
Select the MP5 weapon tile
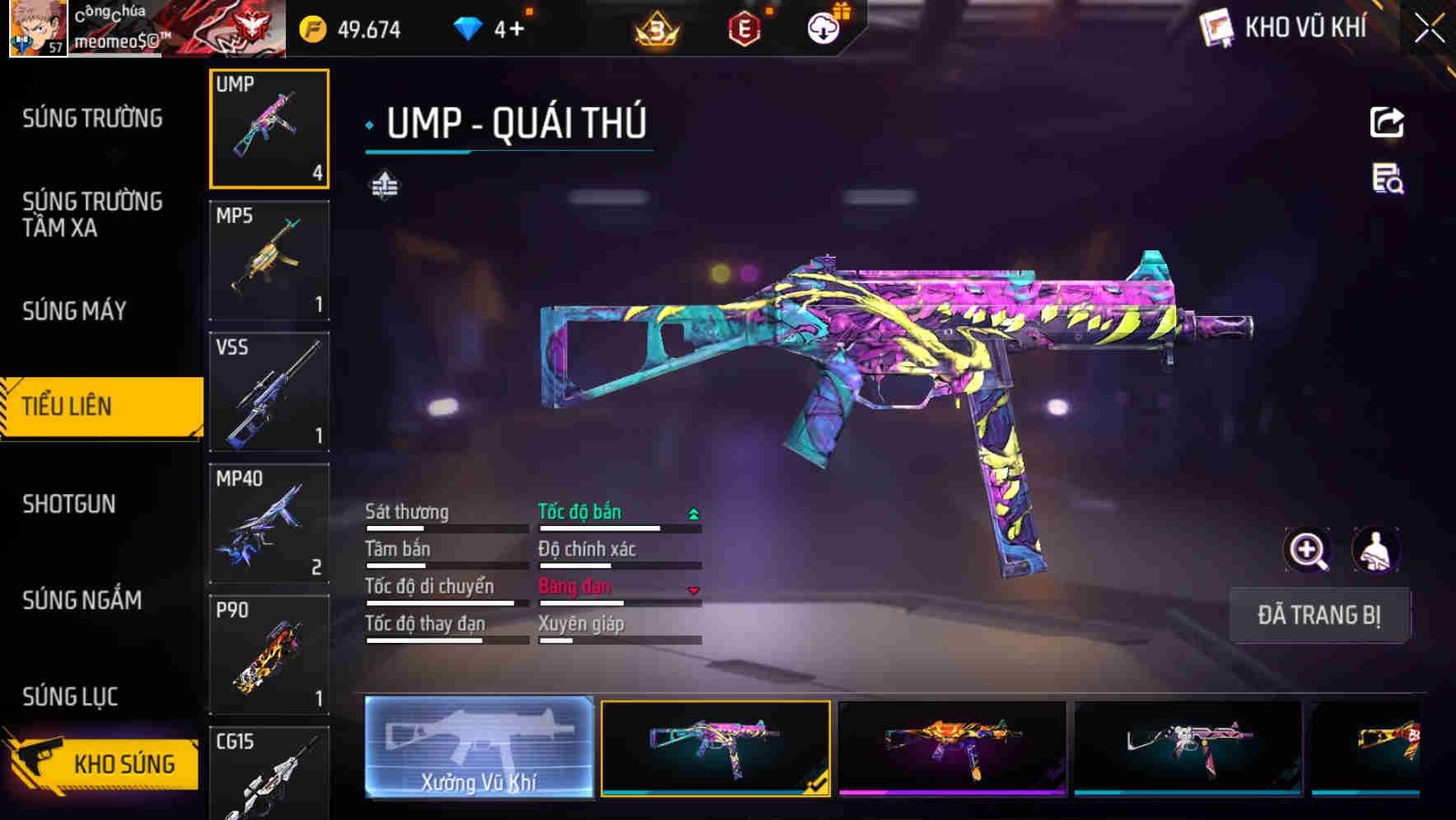269,260
